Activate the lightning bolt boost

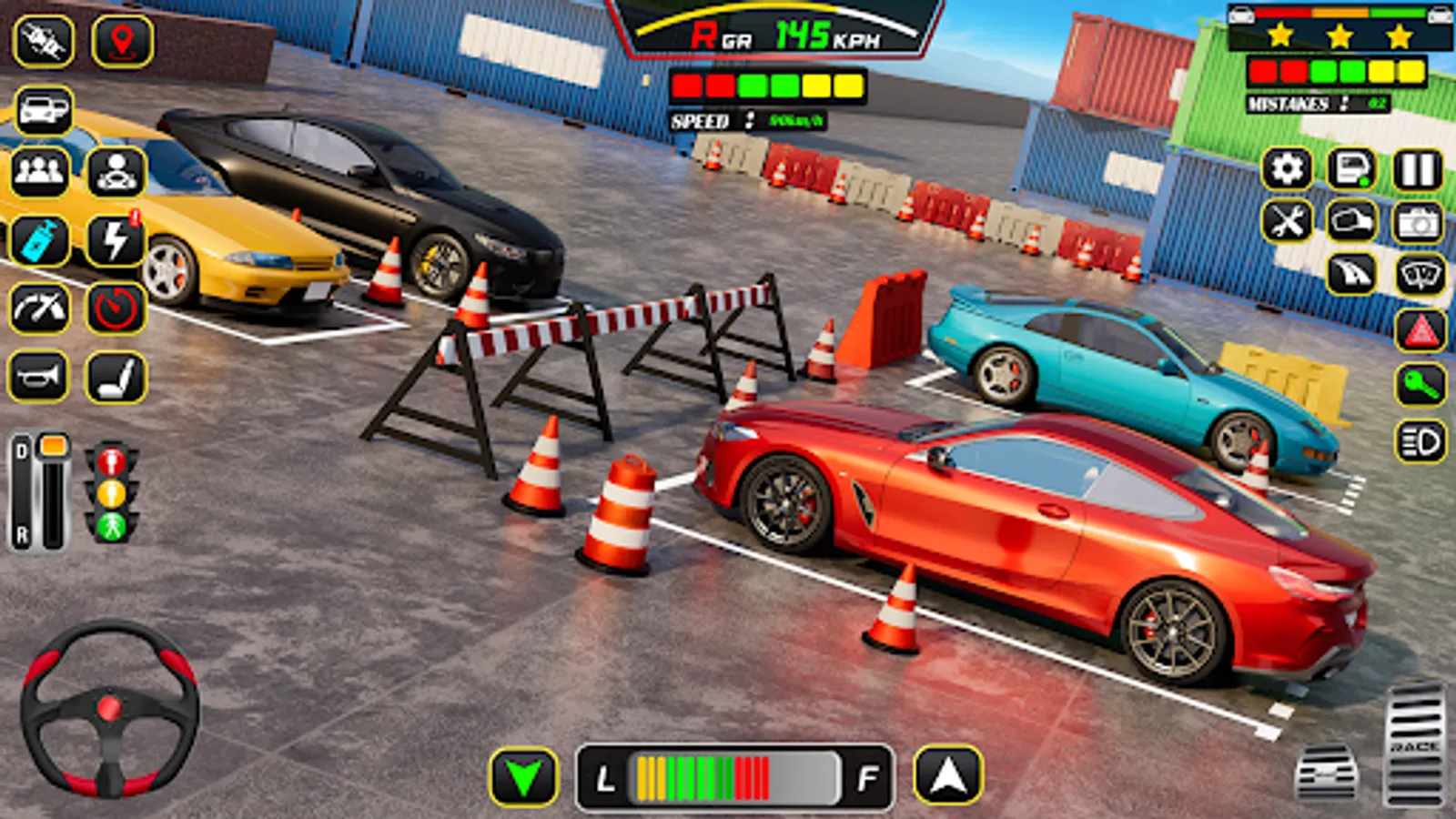point(116,241)
